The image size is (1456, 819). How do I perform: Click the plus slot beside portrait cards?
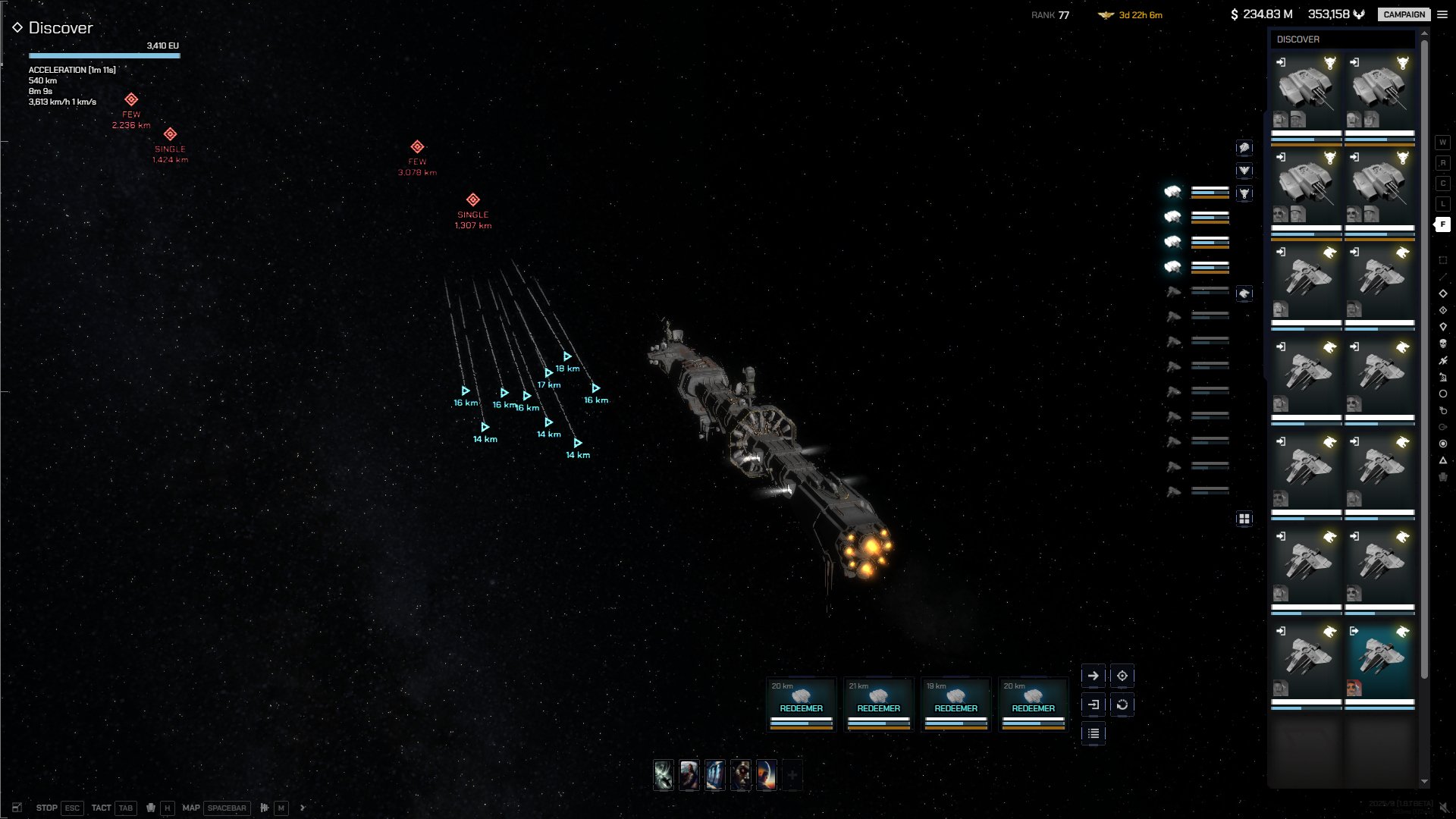792,775
